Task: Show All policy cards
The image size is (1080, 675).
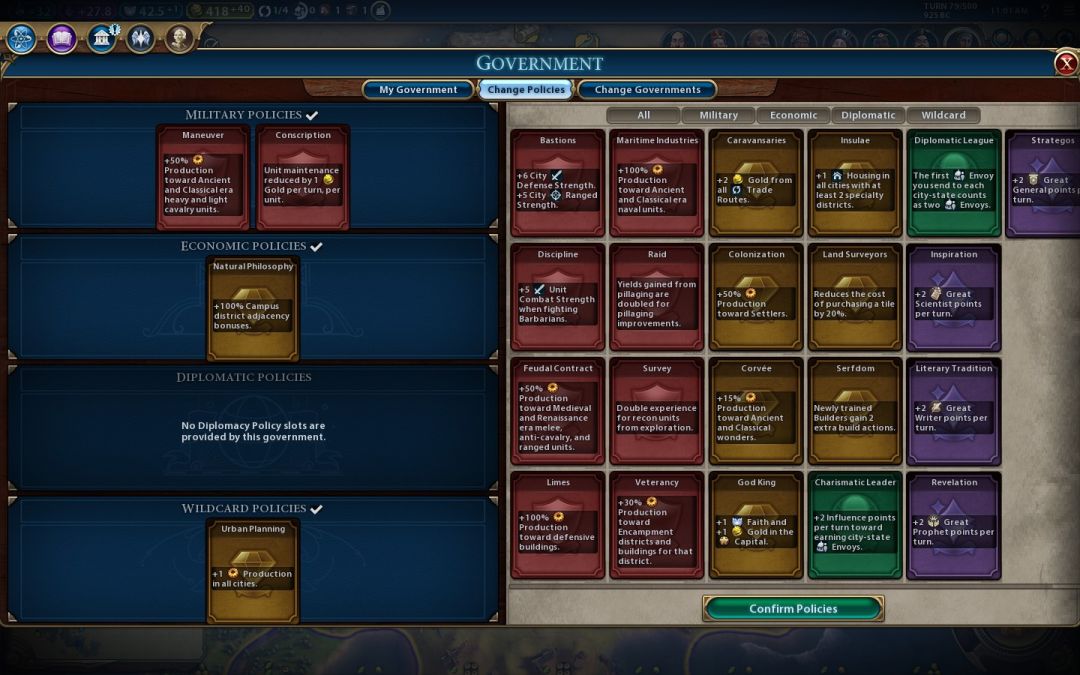Action: click(x=643, y=115)
